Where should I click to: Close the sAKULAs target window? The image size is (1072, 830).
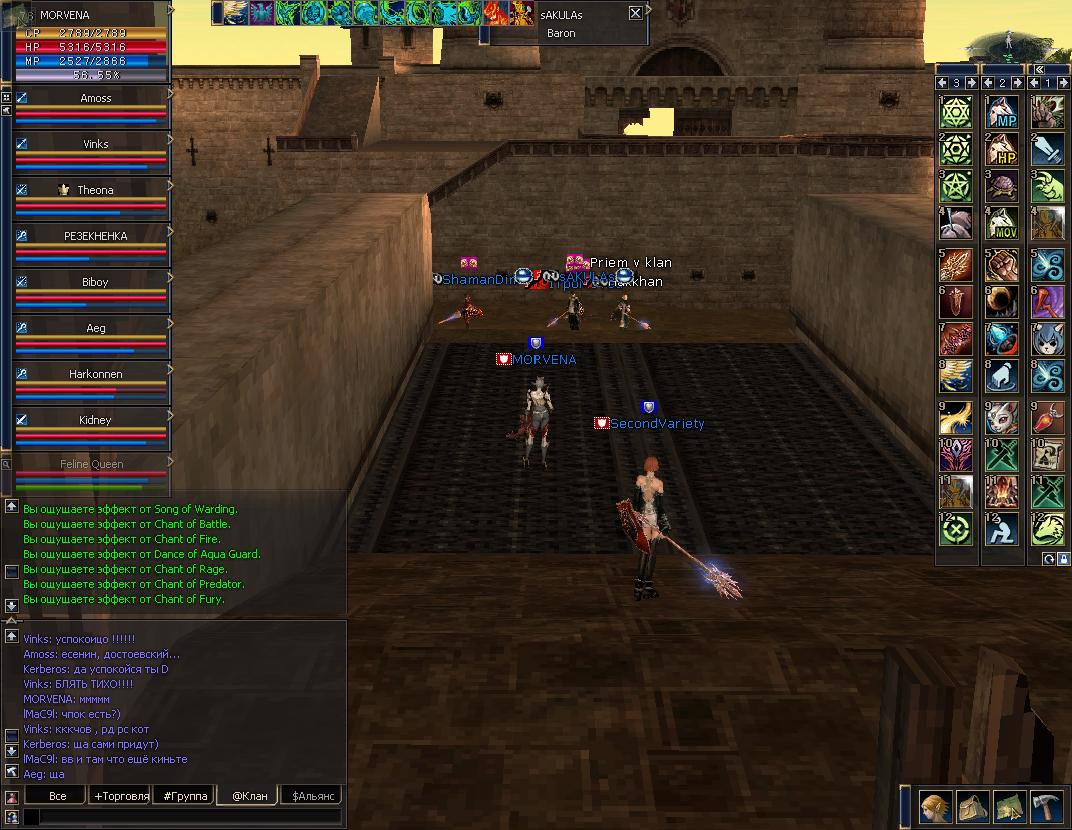pyautogui.click(x=635, y=13)
